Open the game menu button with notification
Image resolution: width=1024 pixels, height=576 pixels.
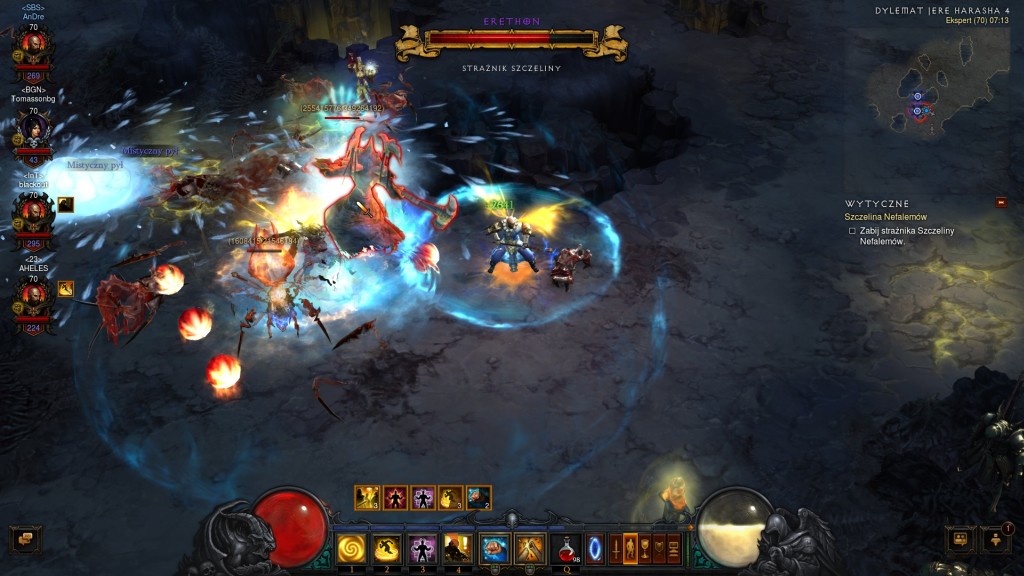pos(996,540)
